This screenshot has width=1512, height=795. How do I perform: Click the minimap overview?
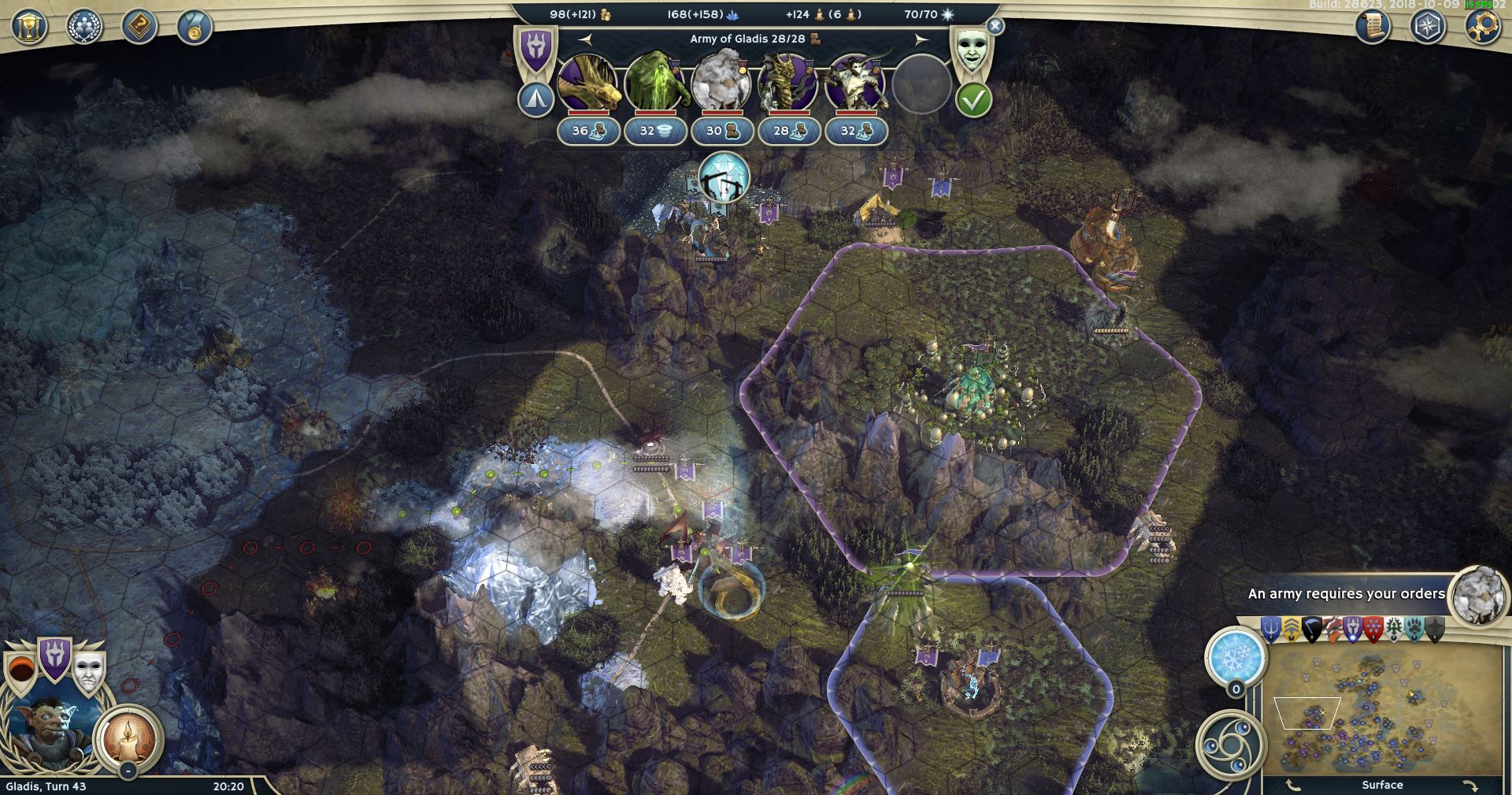point(1383,709)
